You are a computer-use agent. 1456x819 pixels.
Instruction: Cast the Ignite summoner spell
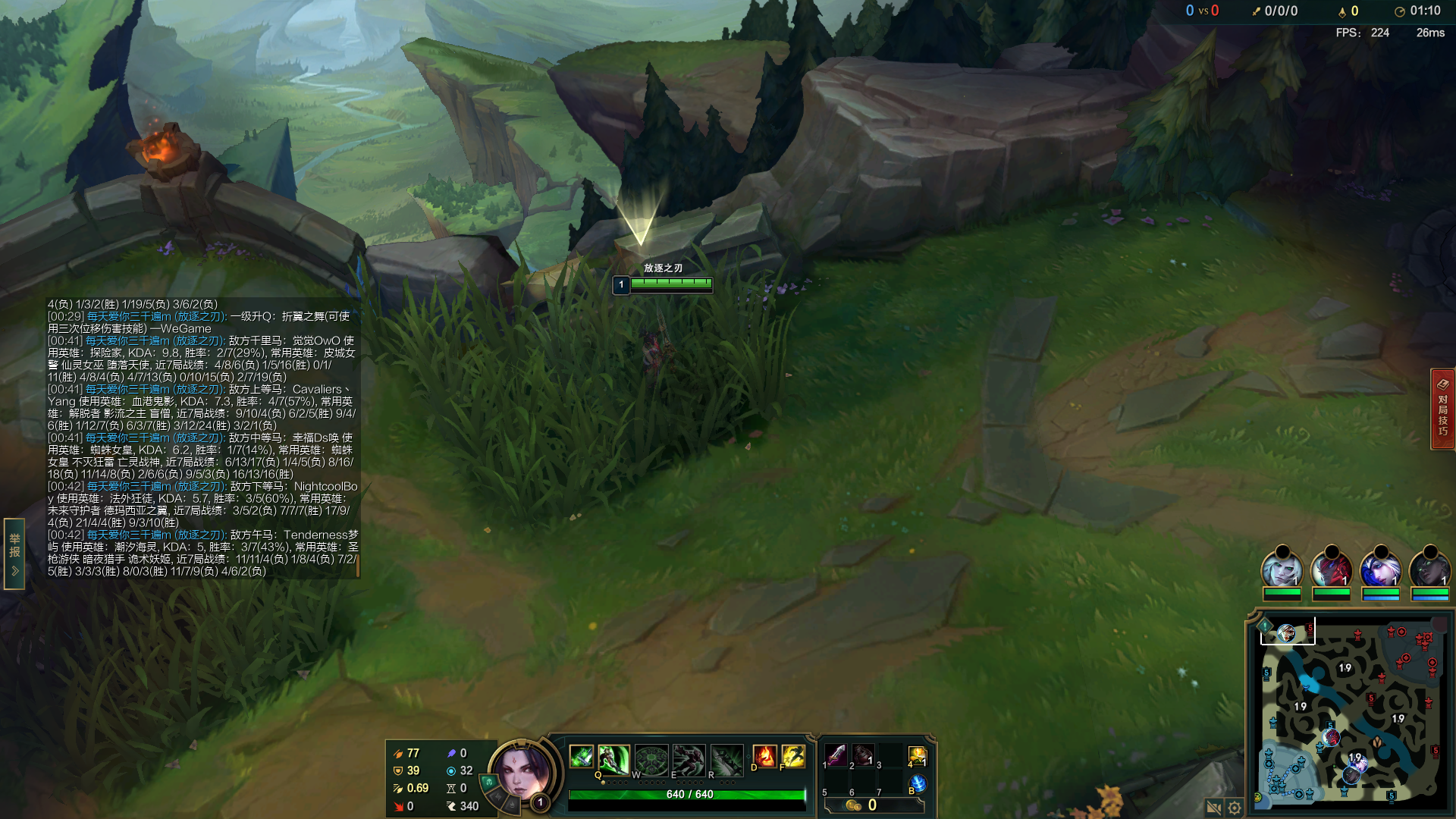(764, 756)
